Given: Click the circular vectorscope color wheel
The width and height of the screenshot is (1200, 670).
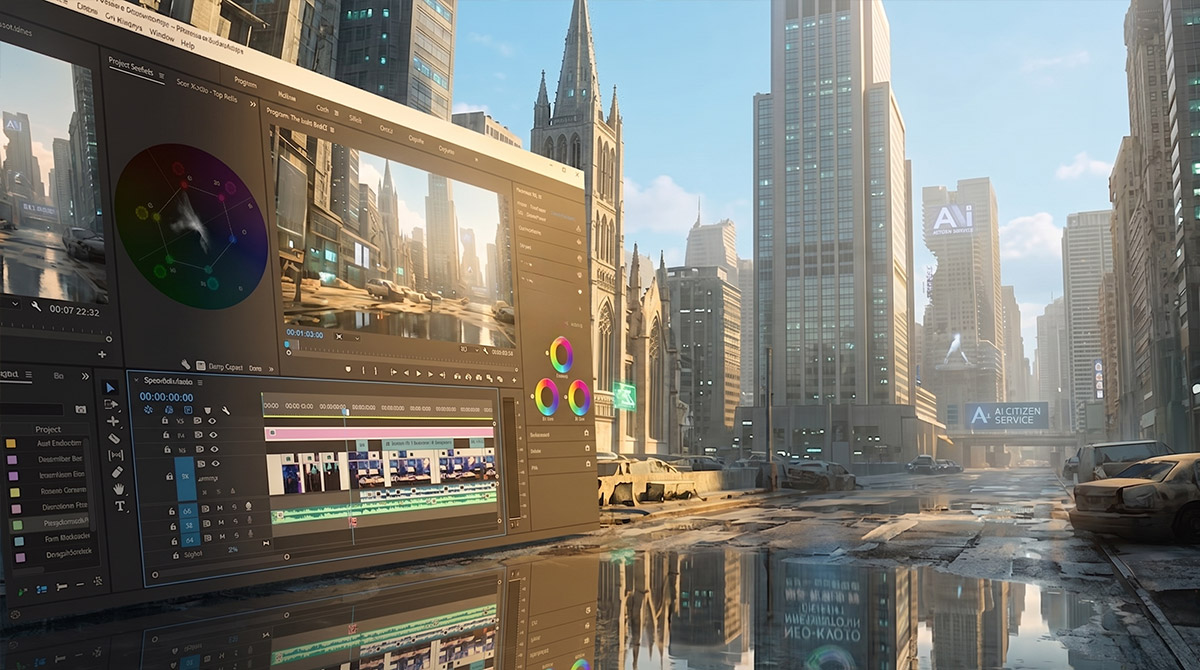Looking at the screenshot, I should (191, 226).
